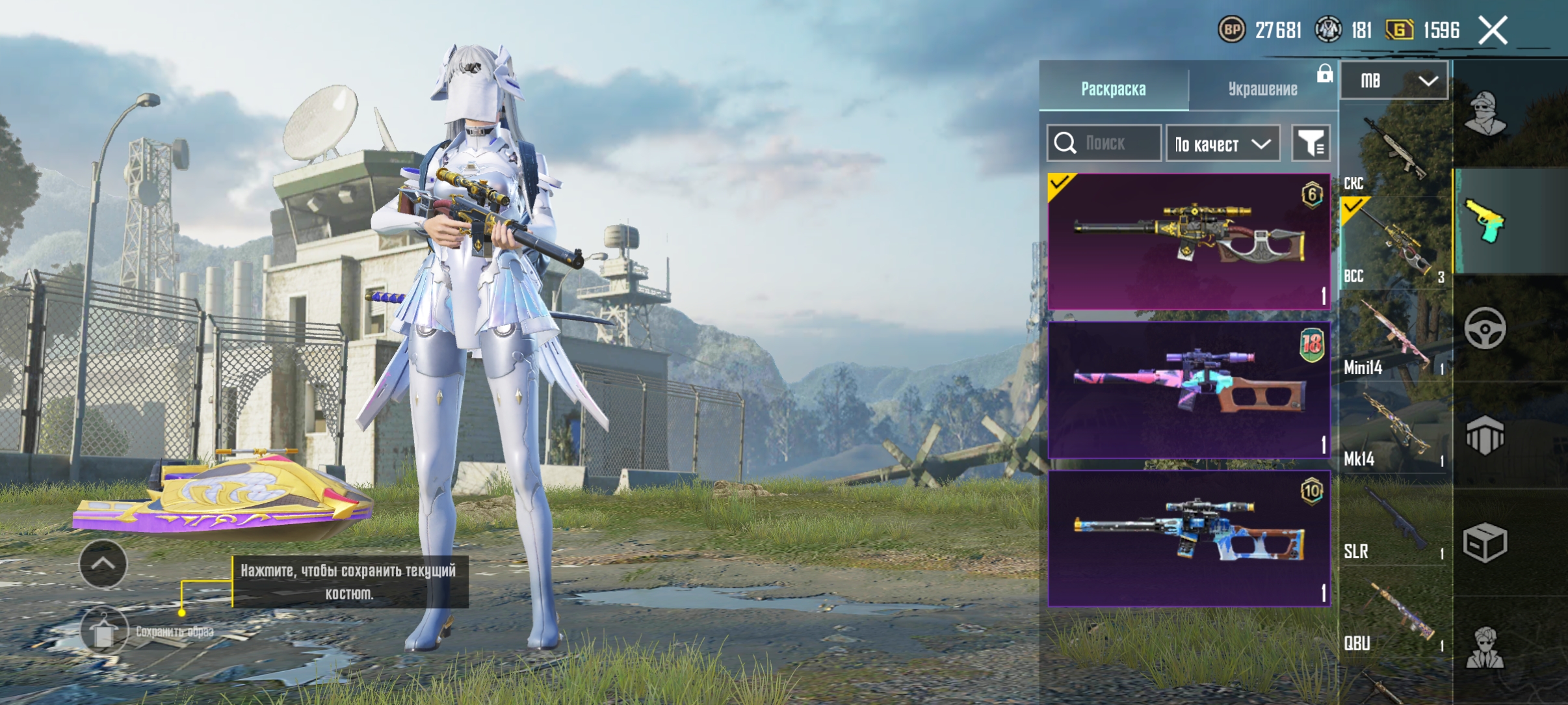Open the yellow pistol weapons category

1485,222
